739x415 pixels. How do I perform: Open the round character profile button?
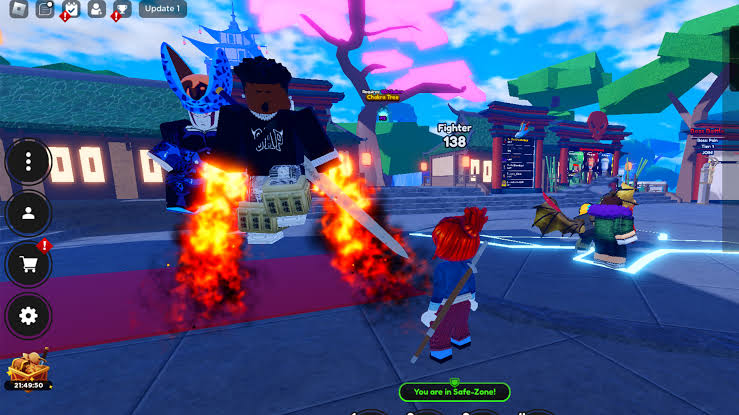click(x=28, y=213)
